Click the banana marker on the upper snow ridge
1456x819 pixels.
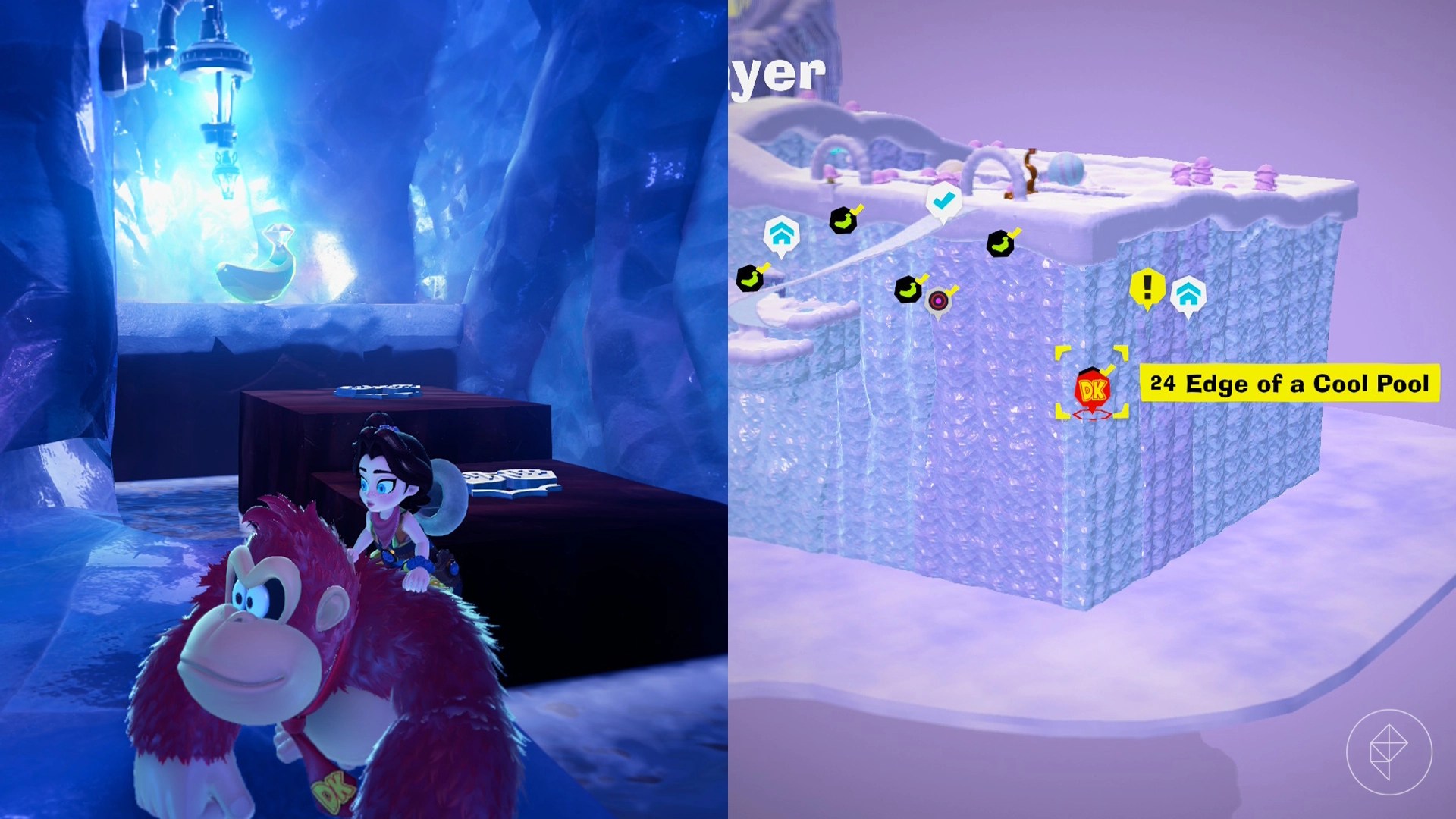point(844,220)
